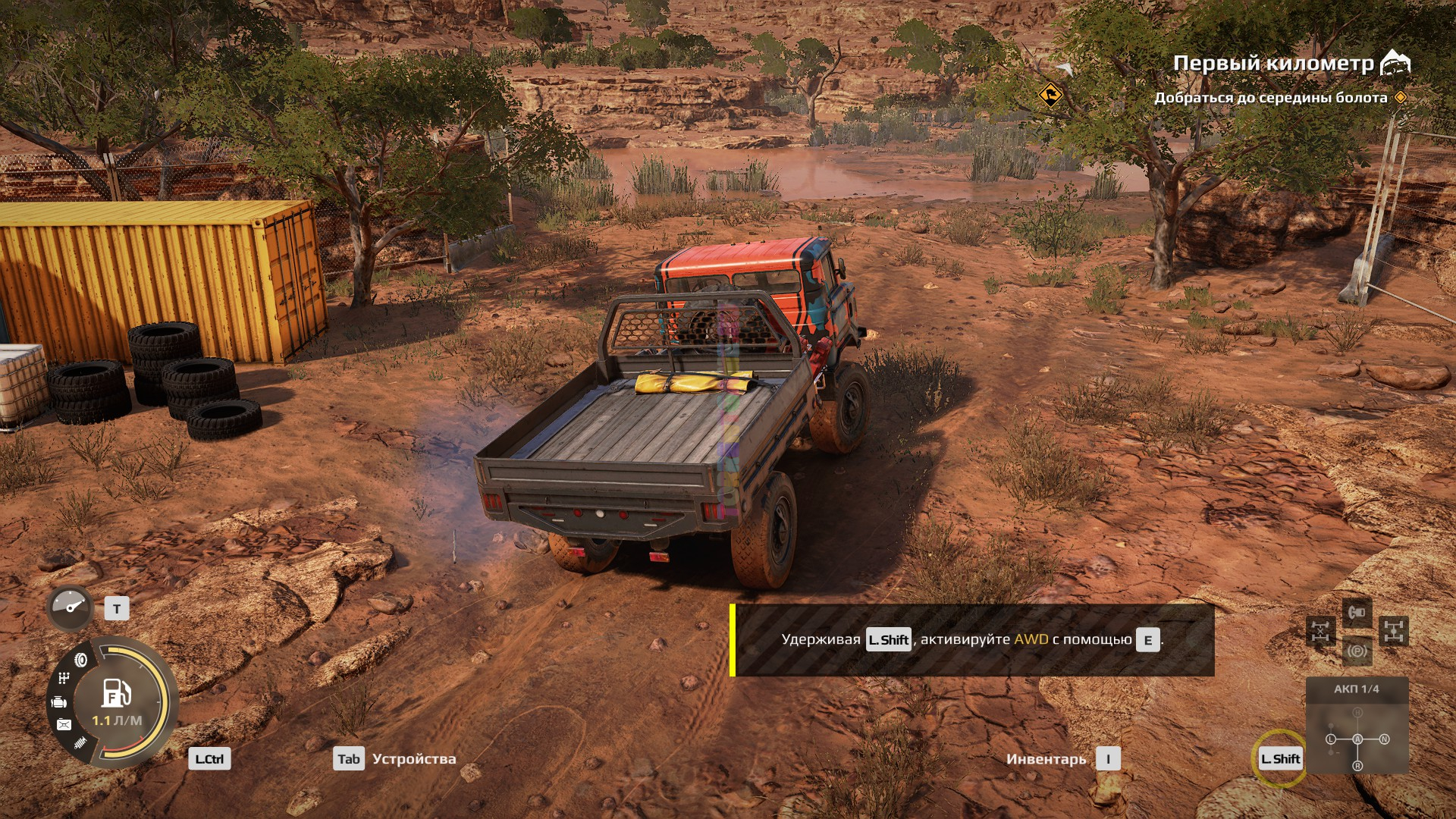1456x819 pixels.
Task: Open the tire pressure gauge
Action: [70, 607]
